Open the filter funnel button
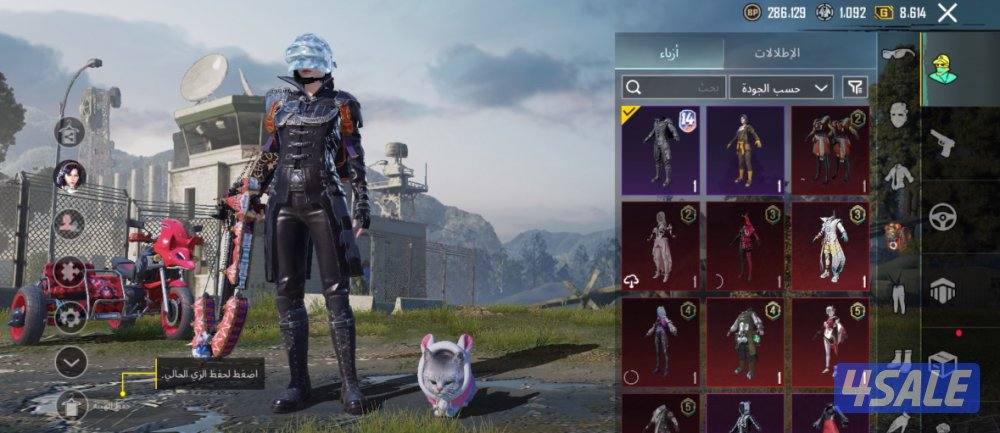 point(855,87)
